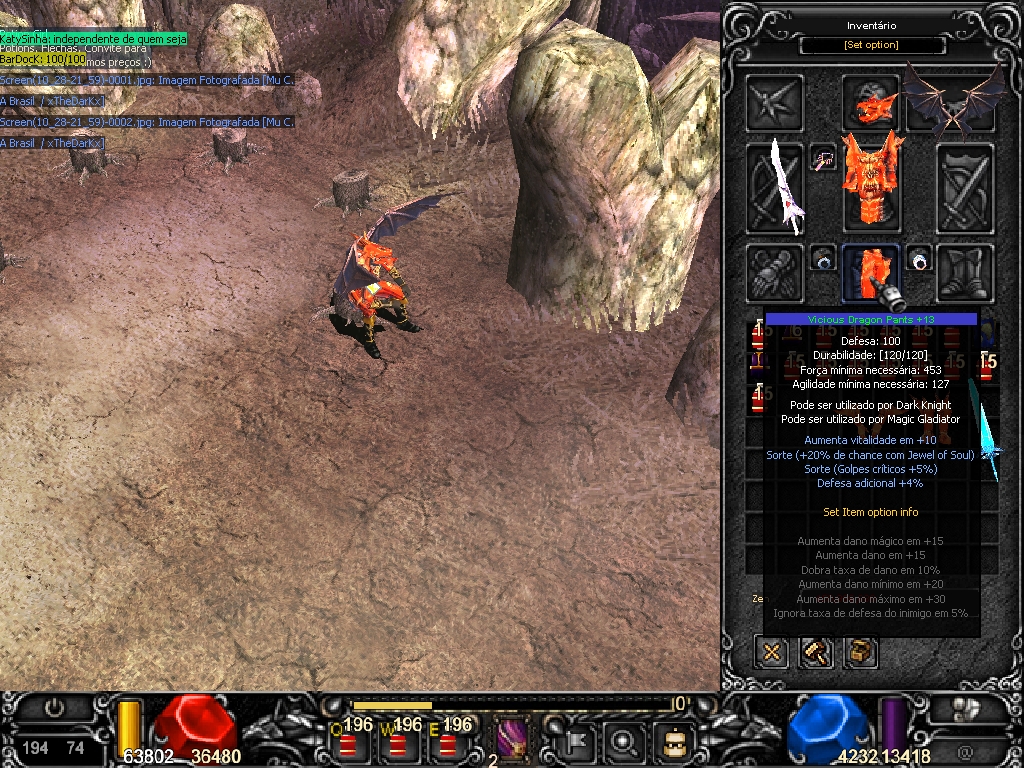Viewport: 1024px width, 768px height.
Task: Click the power button in bottom bar
Action: 55,708
